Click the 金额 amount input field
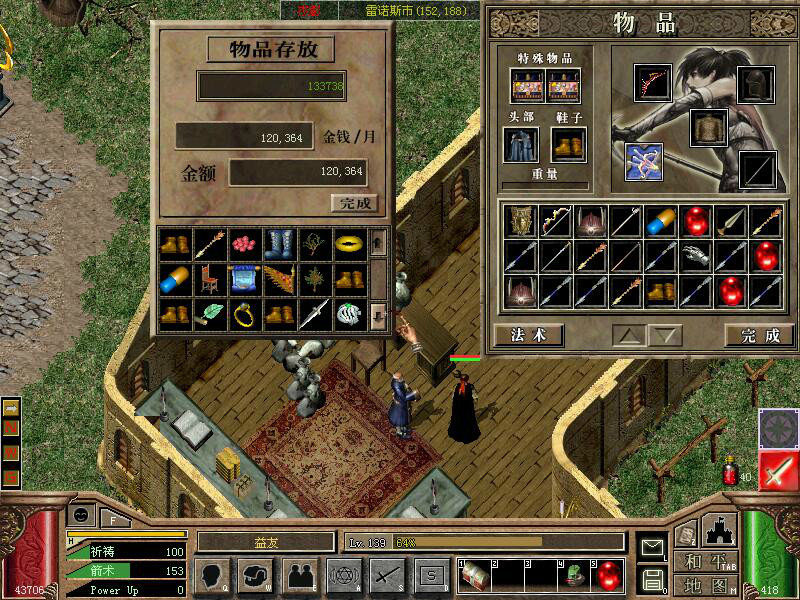This screenshot has height=600, width=800. click(x=297, y=172)
